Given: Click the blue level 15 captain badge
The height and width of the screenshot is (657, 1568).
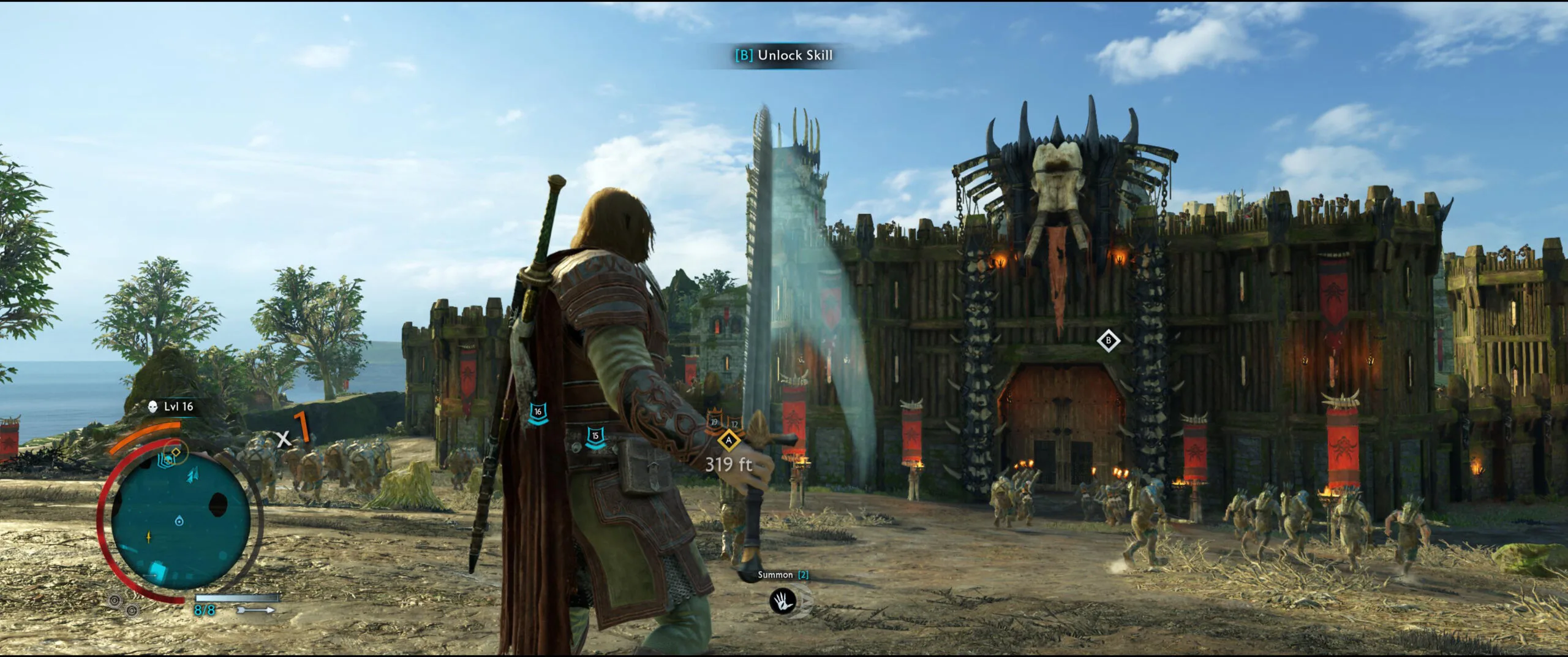Looking at the screenshot, I should click(595, 437).
